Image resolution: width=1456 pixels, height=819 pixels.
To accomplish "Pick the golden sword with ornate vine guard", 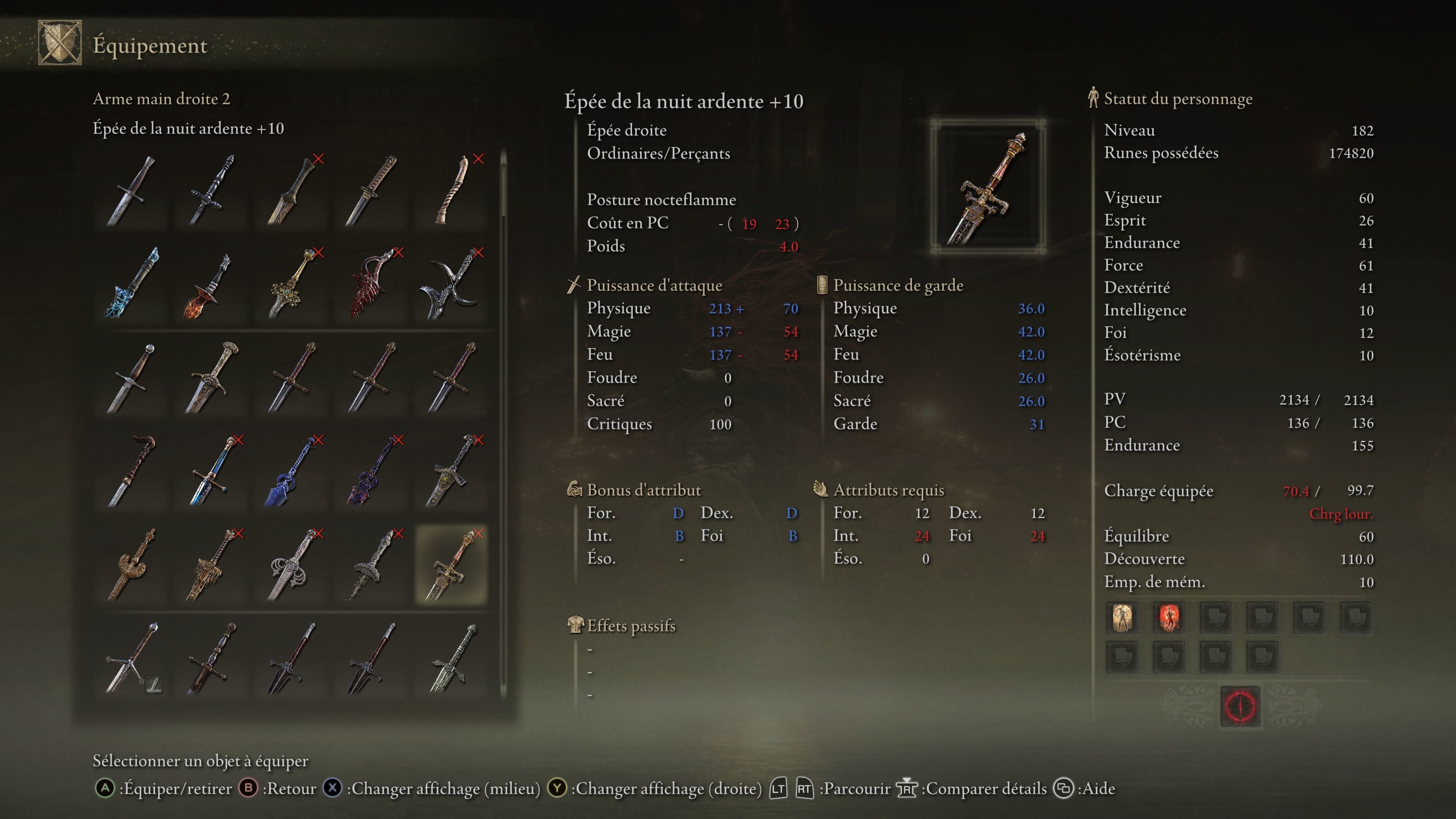I will coord(291,282).
